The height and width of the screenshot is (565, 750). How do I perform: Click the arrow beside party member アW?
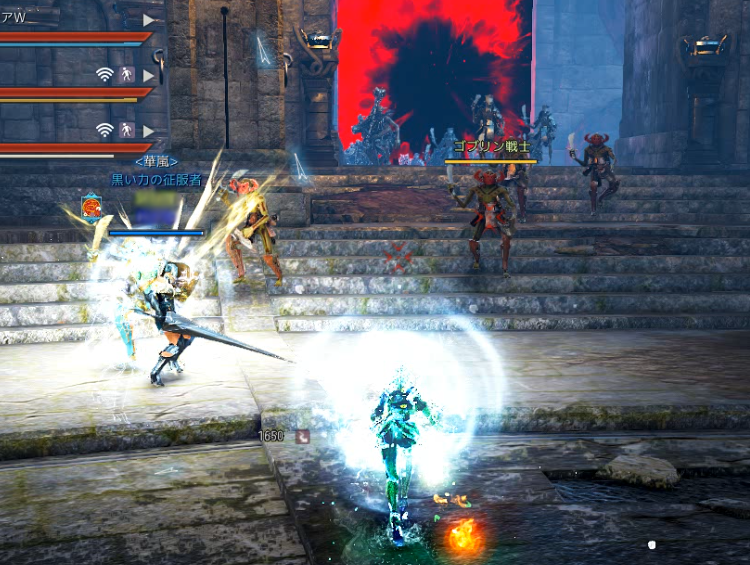click(x=149, y=19)
